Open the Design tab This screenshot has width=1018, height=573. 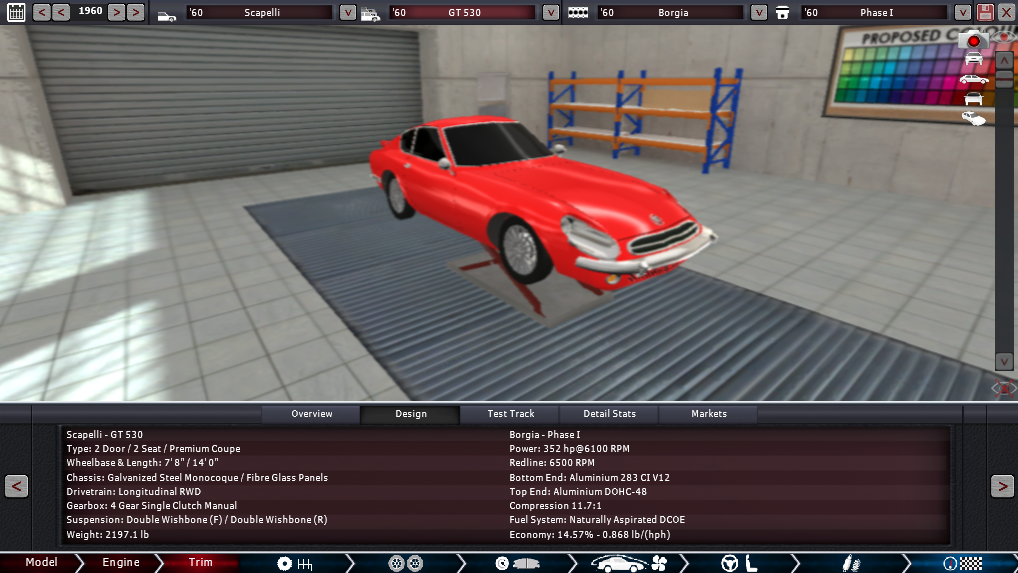(x=410, y=414)
